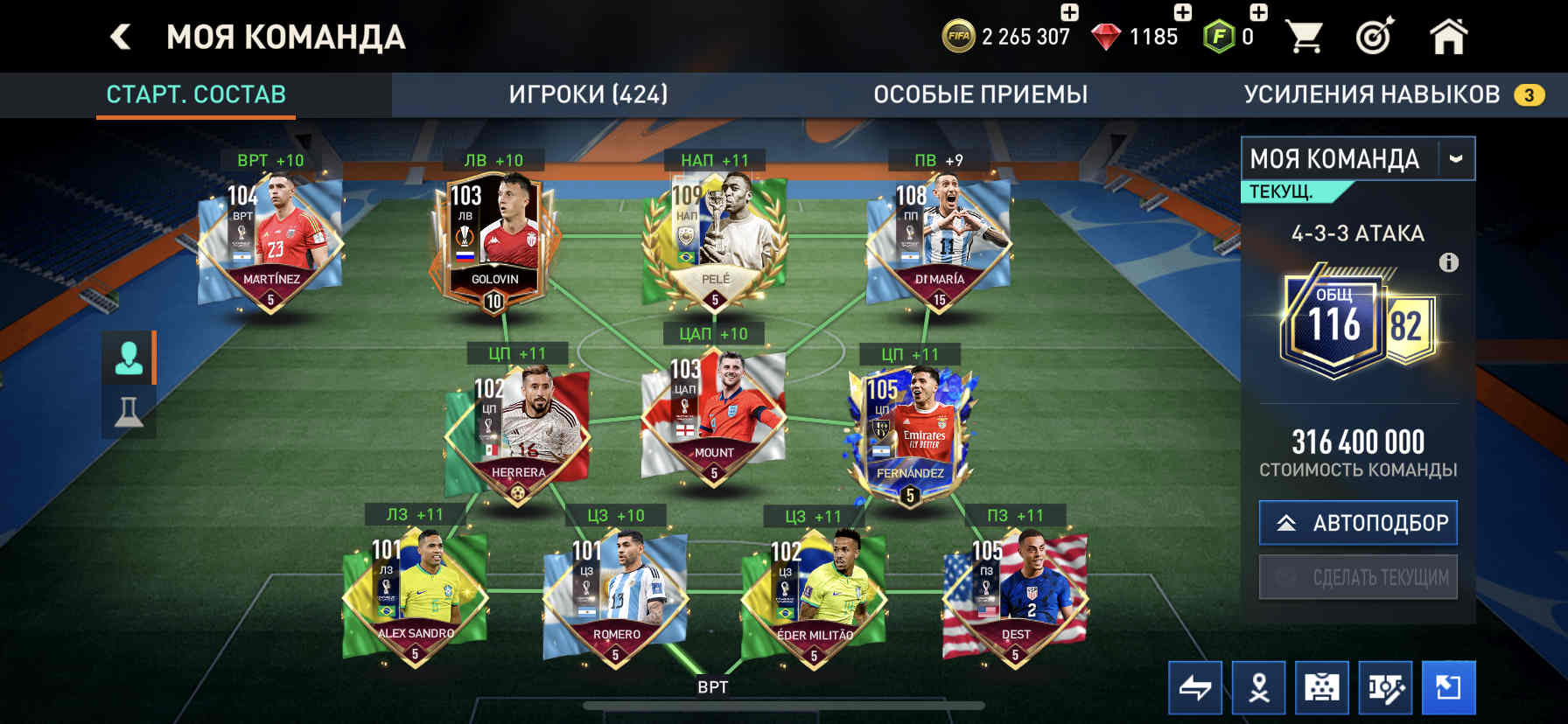
Task: Click the swap arrows button
Action: click(x=1194, y=688)
